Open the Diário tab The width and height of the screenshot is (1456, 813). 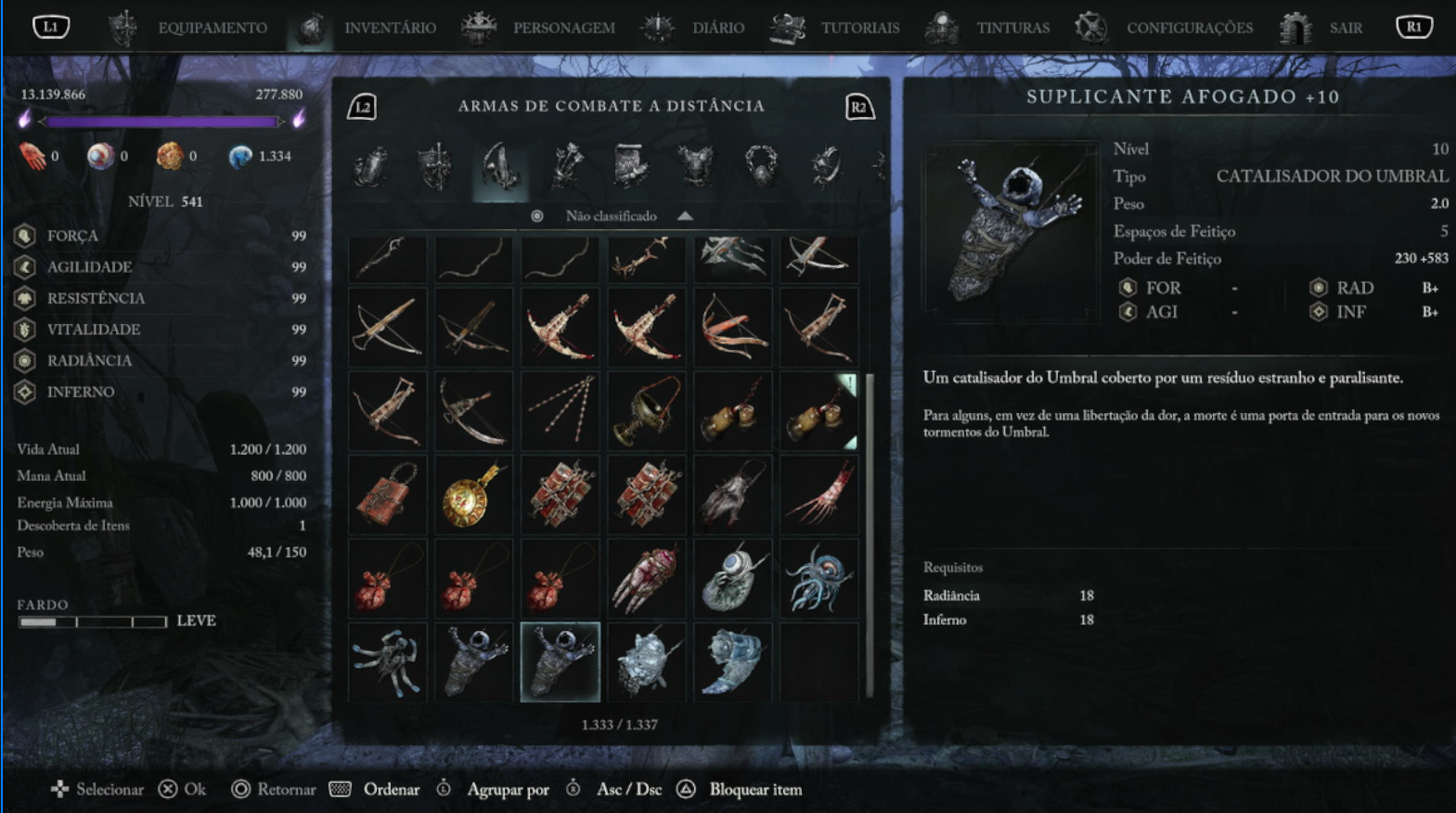coord(717,28)
